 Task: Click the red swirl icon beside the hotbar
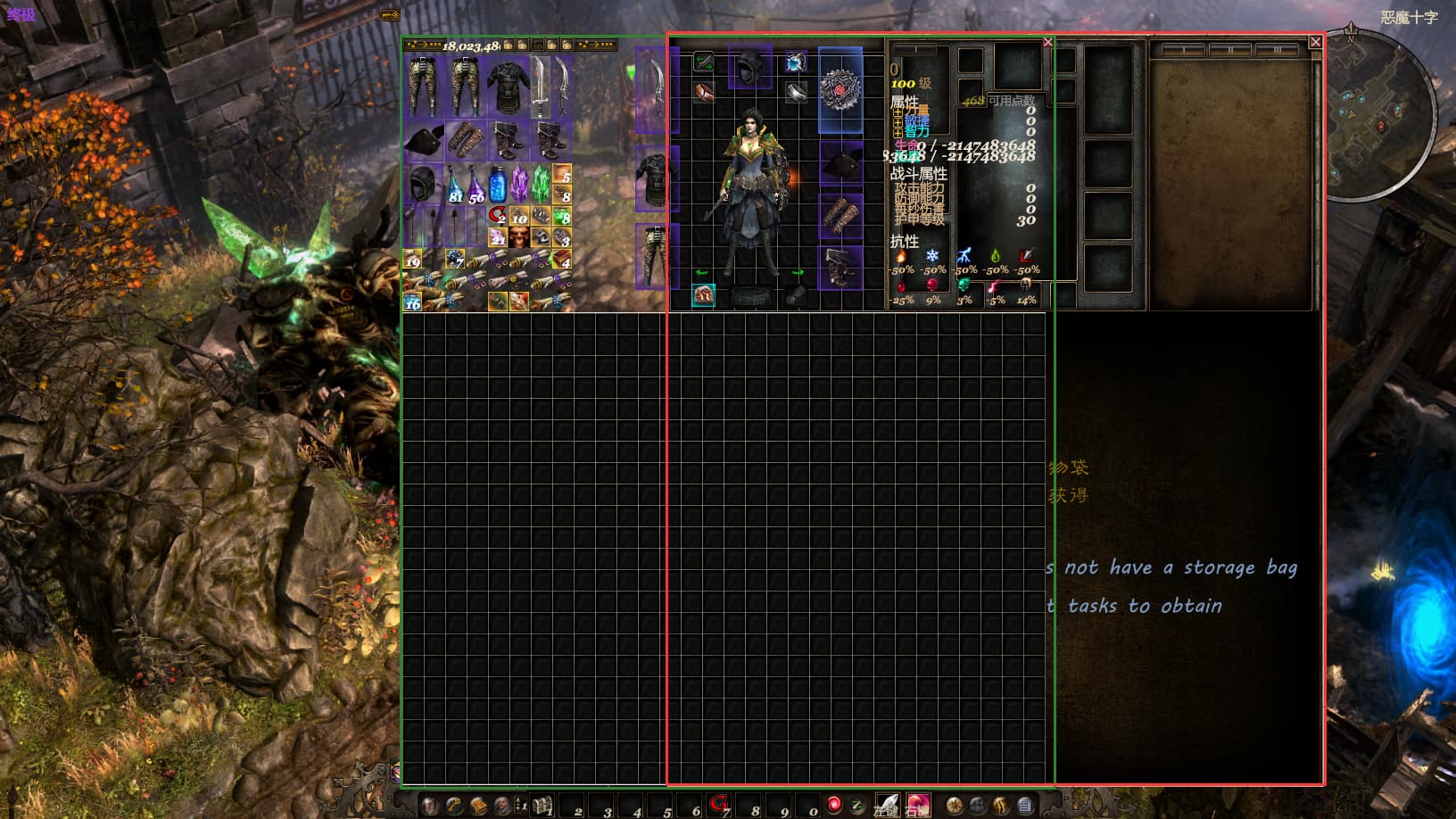[x=833, y=805]
